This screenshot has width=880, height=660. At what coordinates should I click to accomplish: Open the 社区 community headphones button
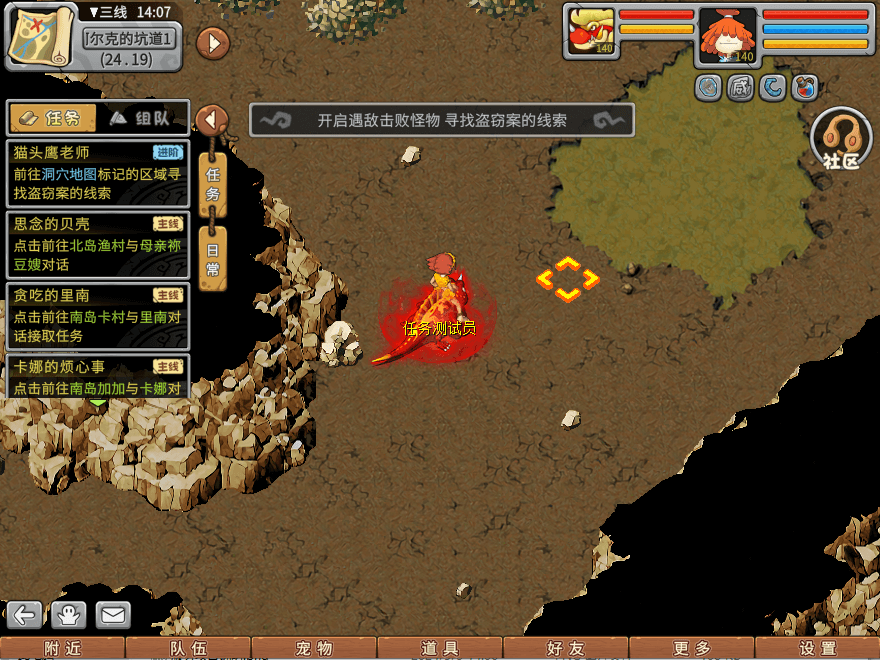click(x=842, y=140)
